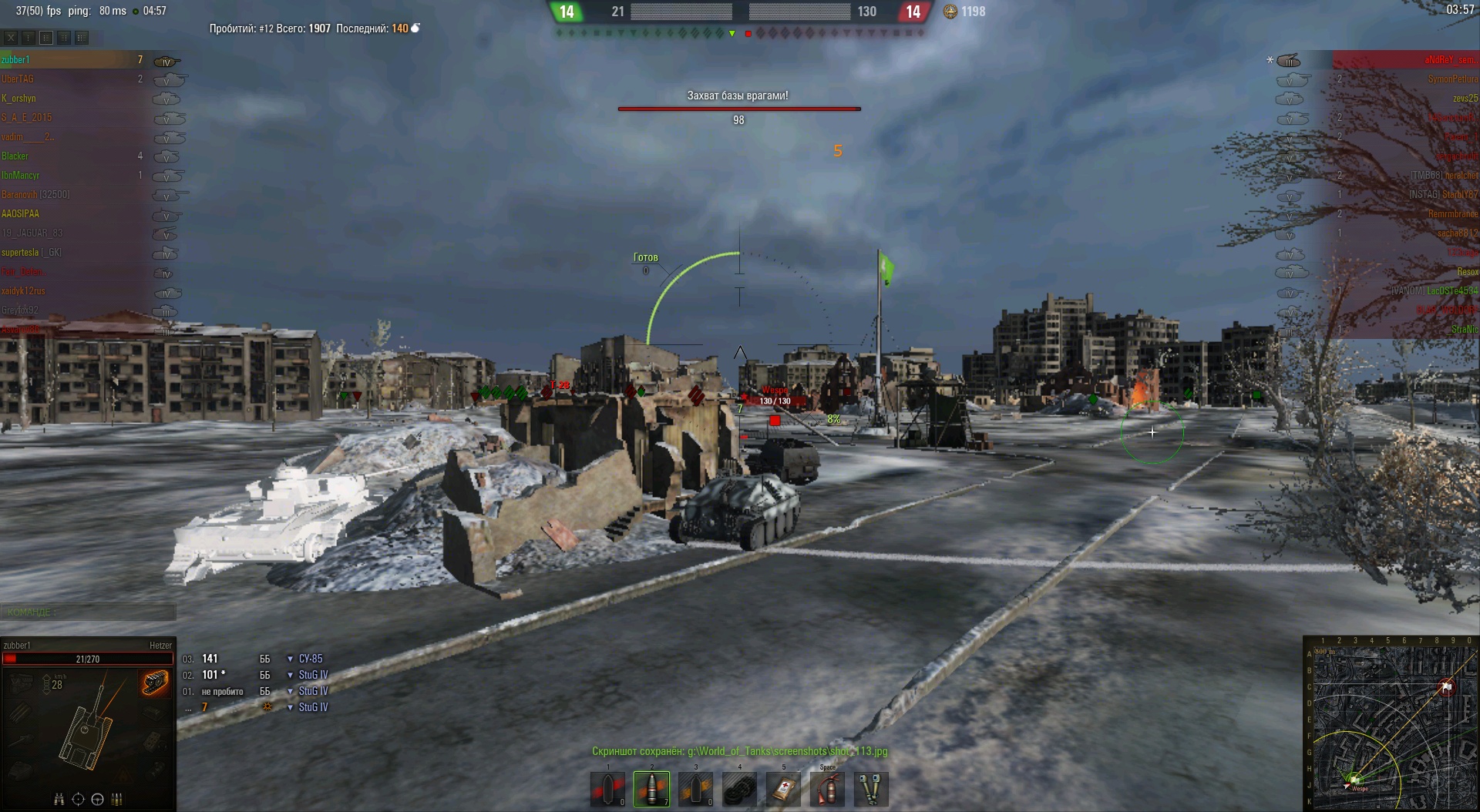Click the СУ-85 damage log entry
Viewport: 1480px width, 812px height.
tap(311, 659)
